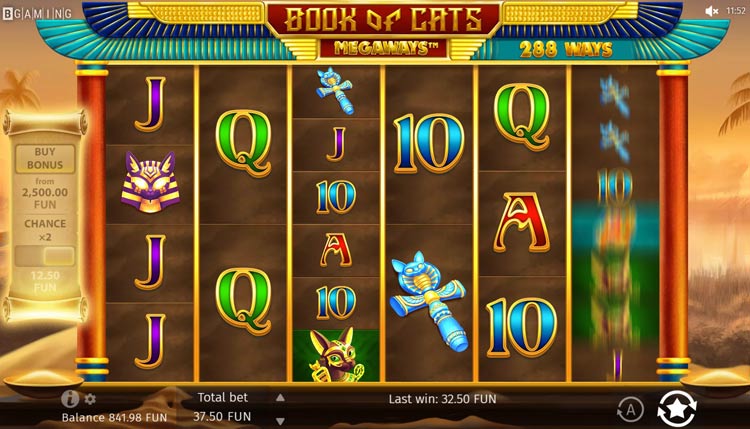Decrease the total bet with down arrow
Screen dimensions: 750x429
(280, 421)
